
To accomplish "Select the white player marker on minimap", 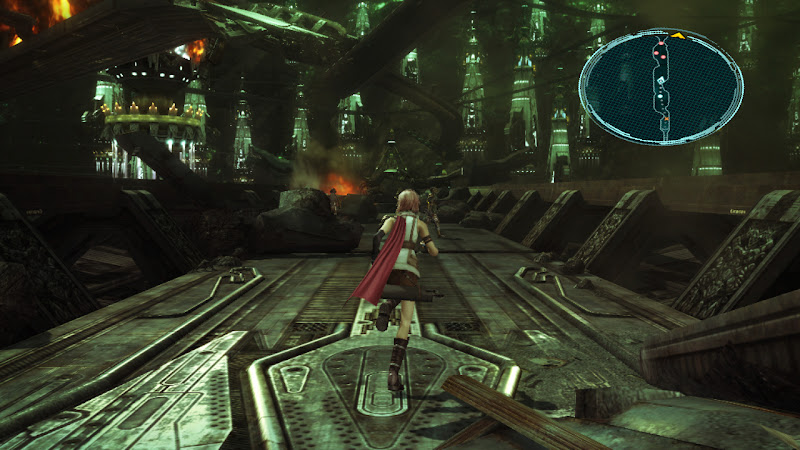I will coord(659,97).
